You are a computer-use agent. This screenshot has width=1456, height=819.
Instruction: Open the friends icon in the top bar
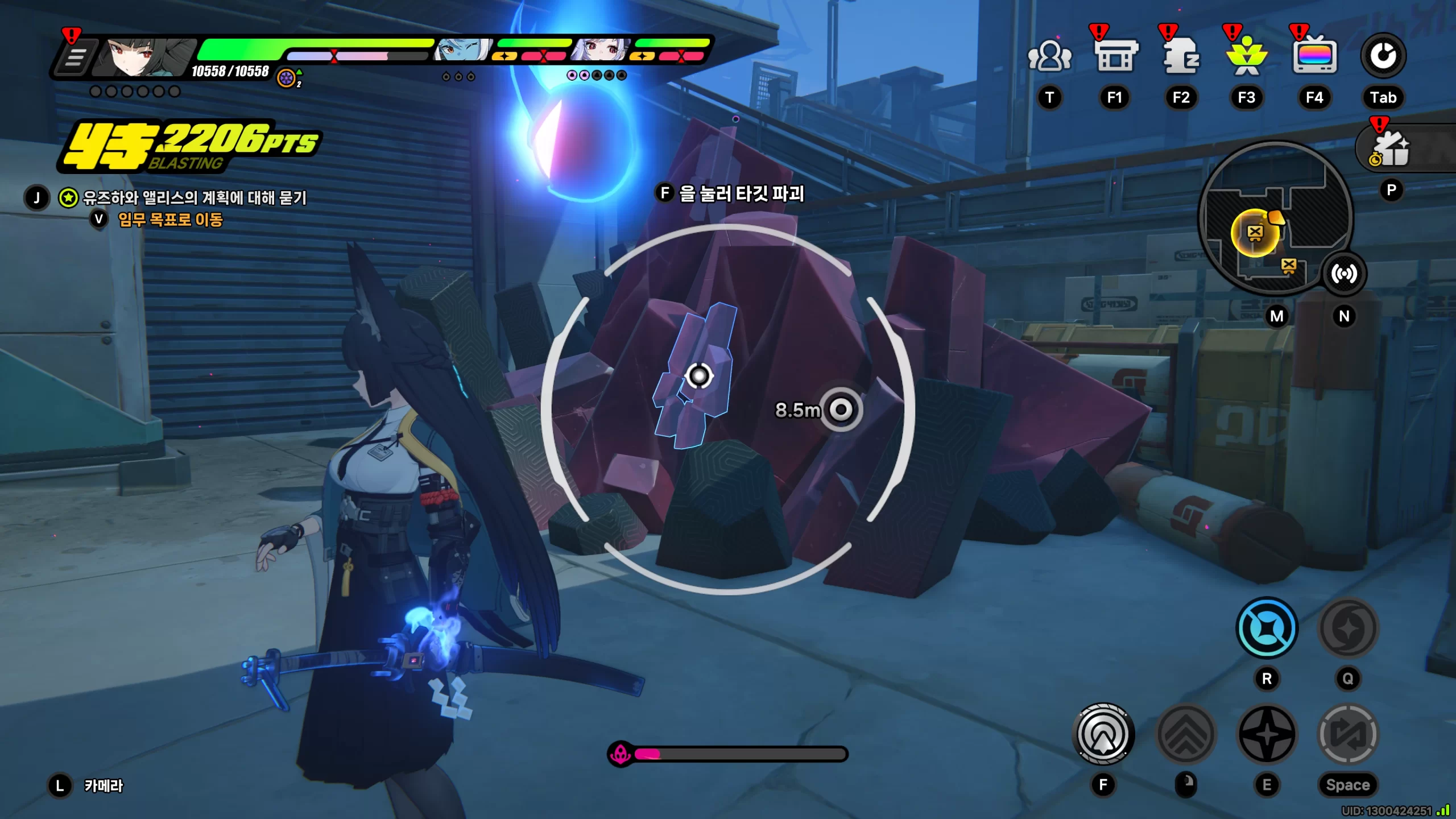pos(1049,56)
